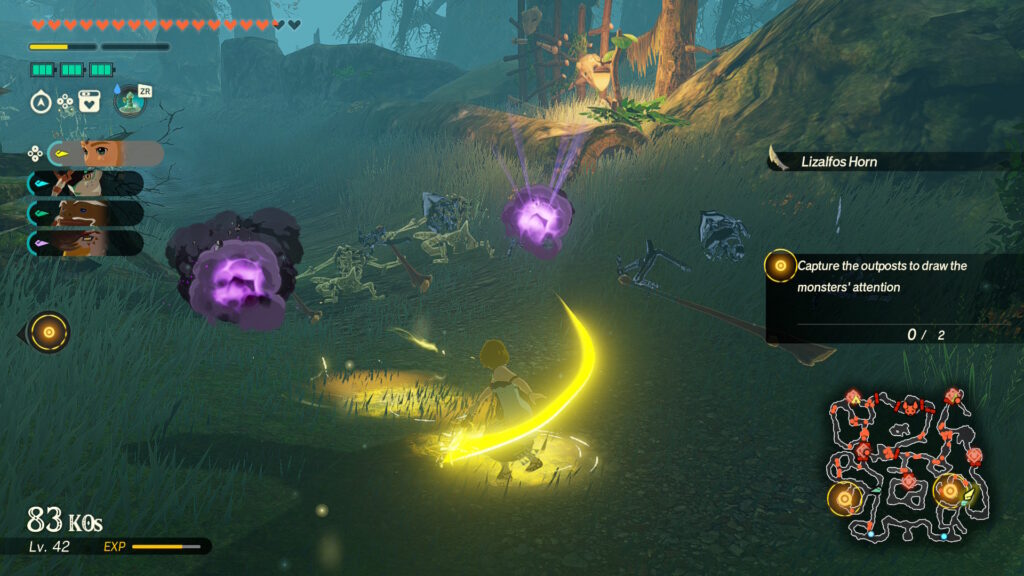Image resolution: width=1024 pixels, height=576 pixels.
Task: Click the compass arrow icon
Action: point(41,101)
